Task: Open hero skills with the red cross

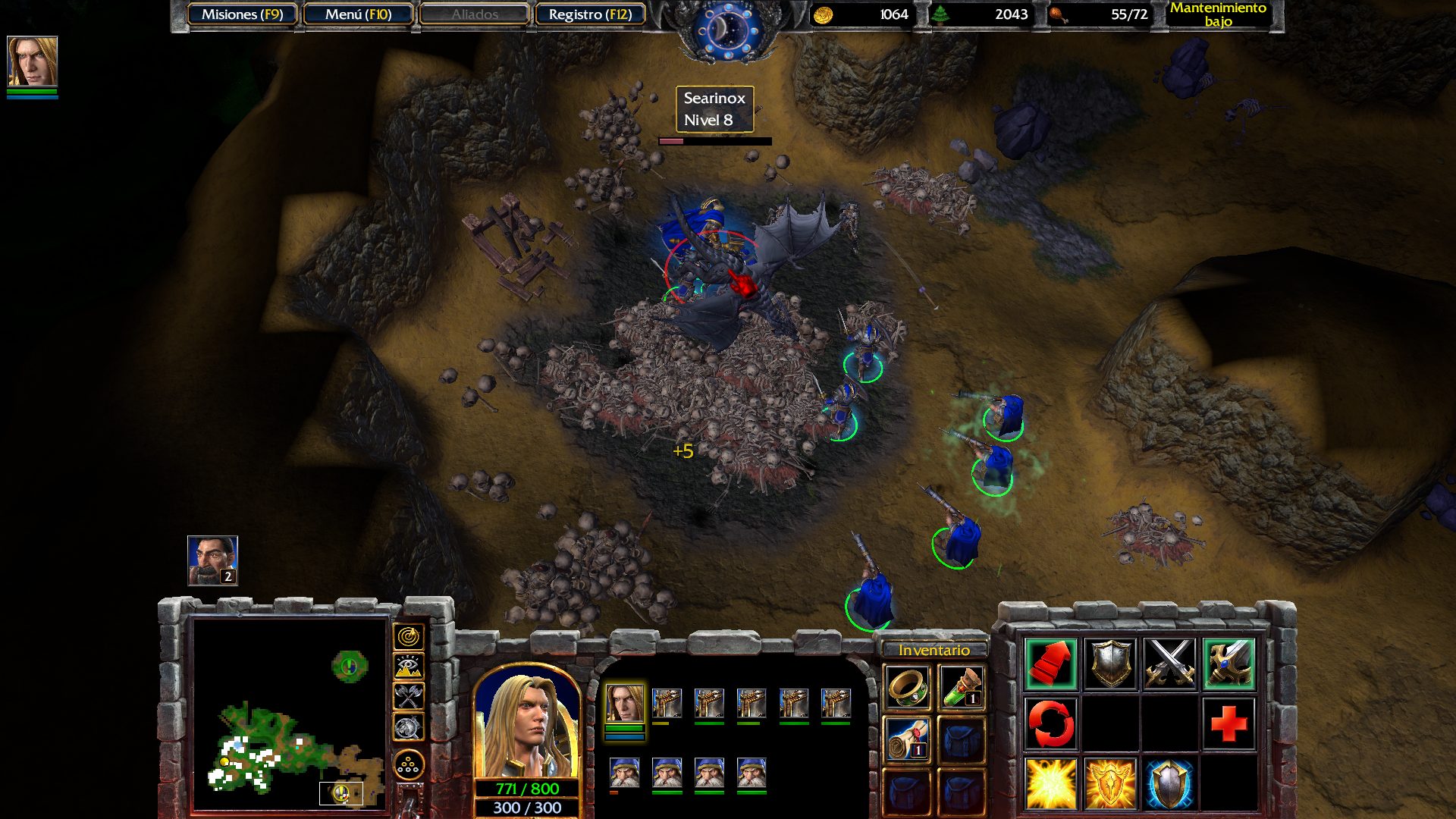Action: click(1228, 723)
